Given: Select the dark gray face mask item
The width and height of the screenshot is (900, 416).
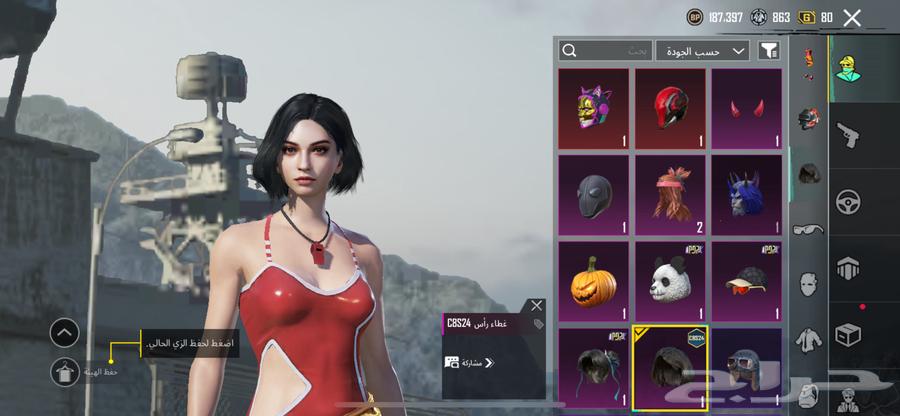Looking at the screenshot, I should (593, 194).
